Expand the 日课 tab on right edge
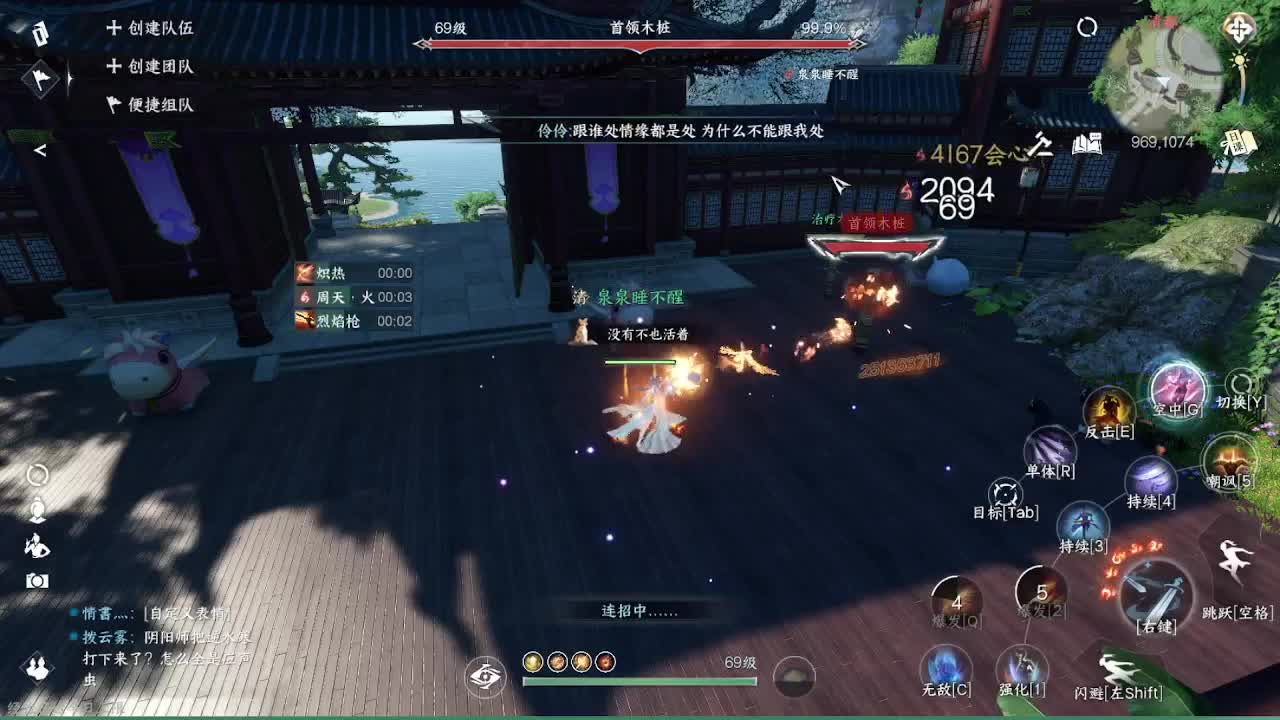Image resolution: width=1280 pixels, height=720 pixels. (1236, 140)
